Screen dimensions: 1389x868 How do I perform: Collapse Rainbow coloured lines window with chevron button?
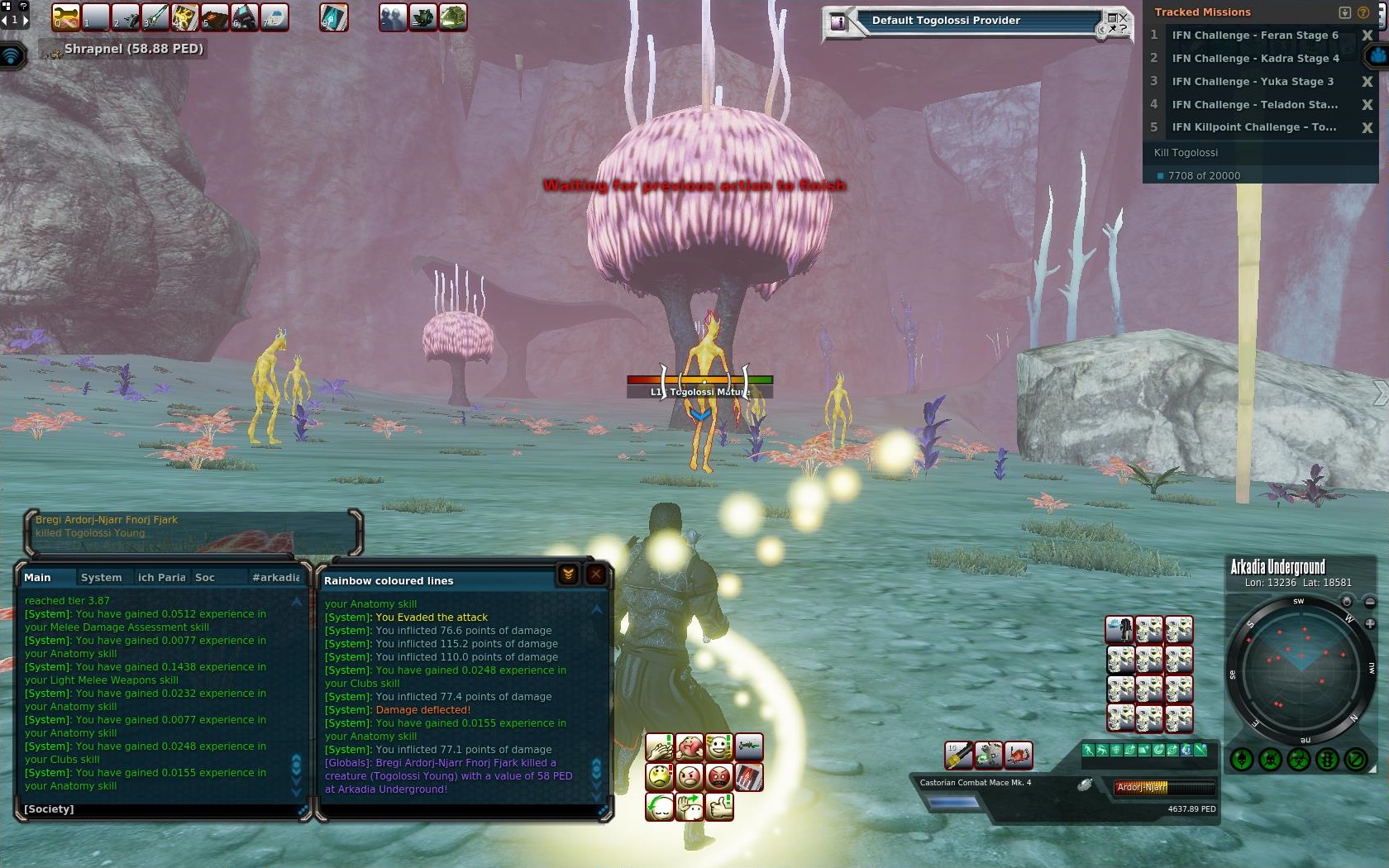coord(568,575)
